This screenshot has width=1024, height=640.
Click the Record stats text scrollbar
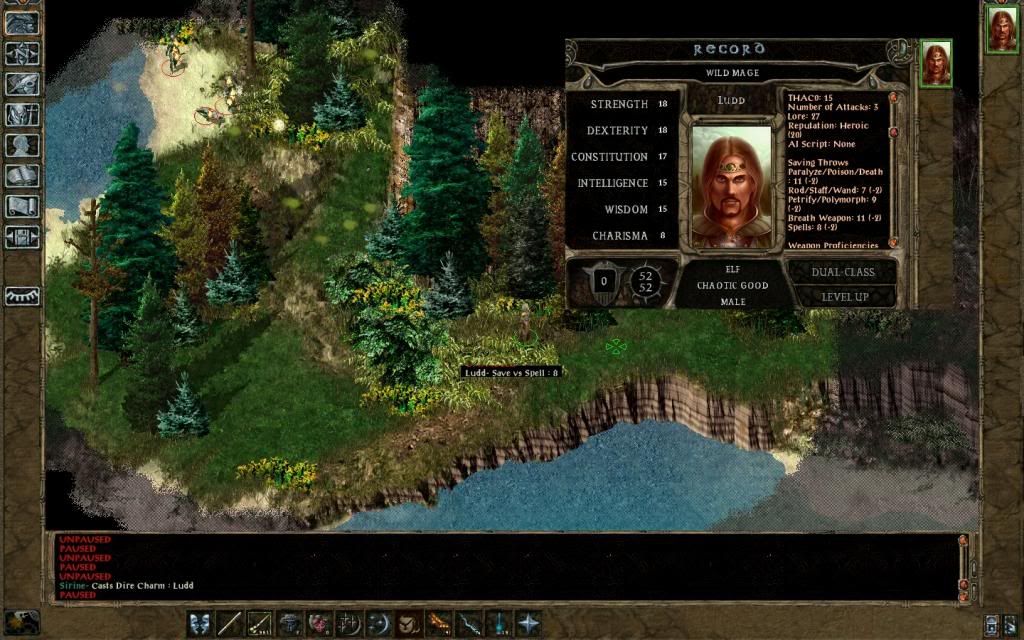[x=892, y=168]
